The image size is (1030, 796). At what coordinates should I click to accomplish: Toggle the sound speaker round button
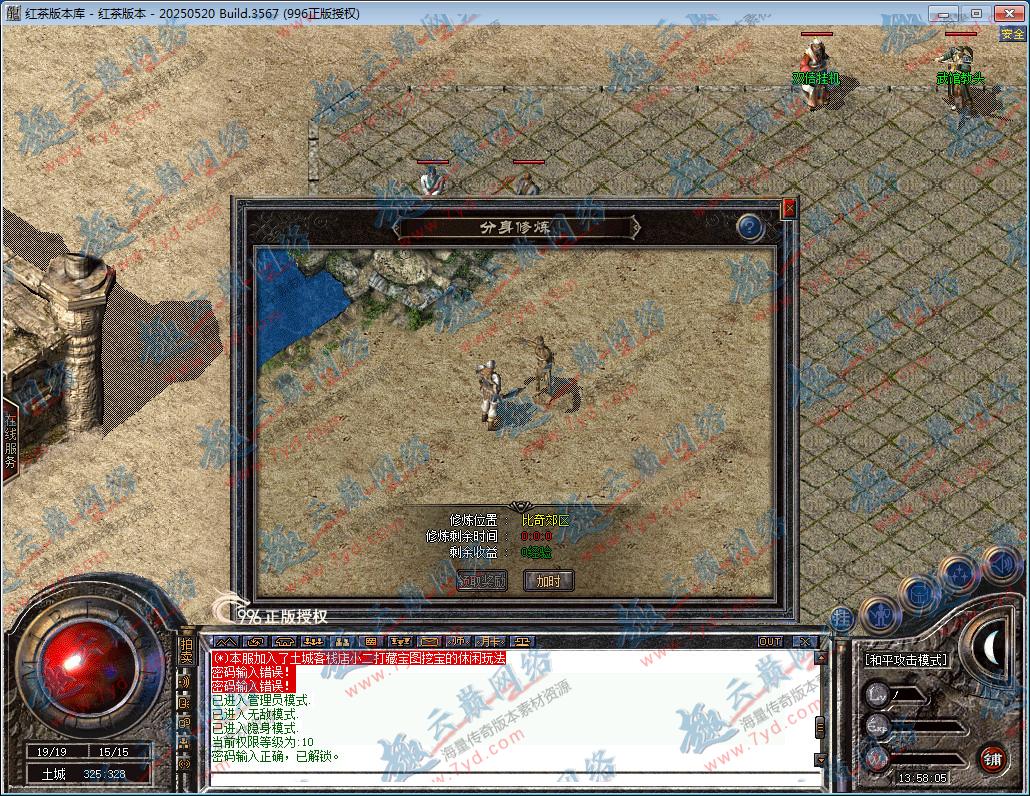point(1000,565)
